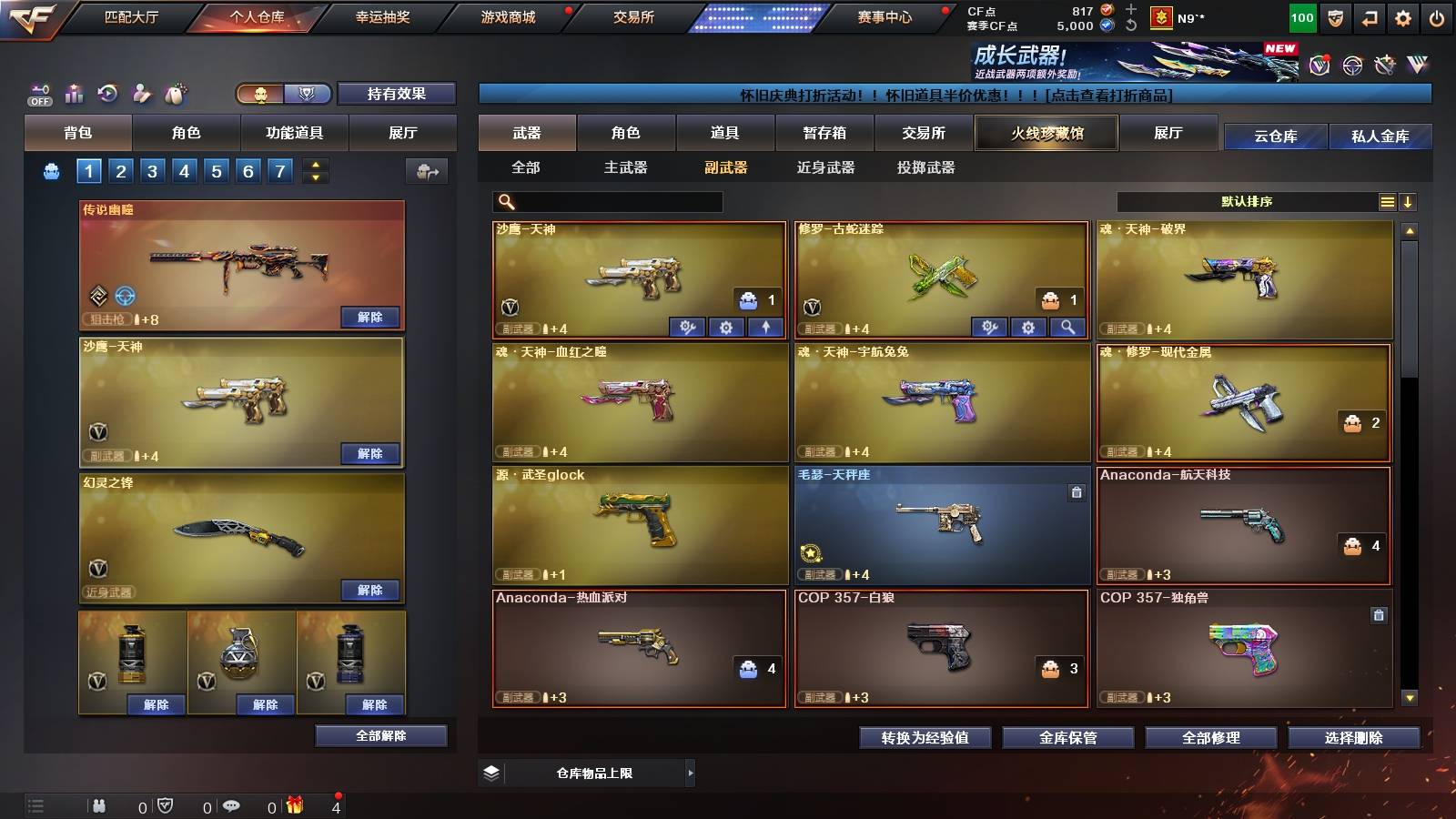Click the 全部解除 button below the backpack
Viewport: 1456px width, 819px height.
379,735
